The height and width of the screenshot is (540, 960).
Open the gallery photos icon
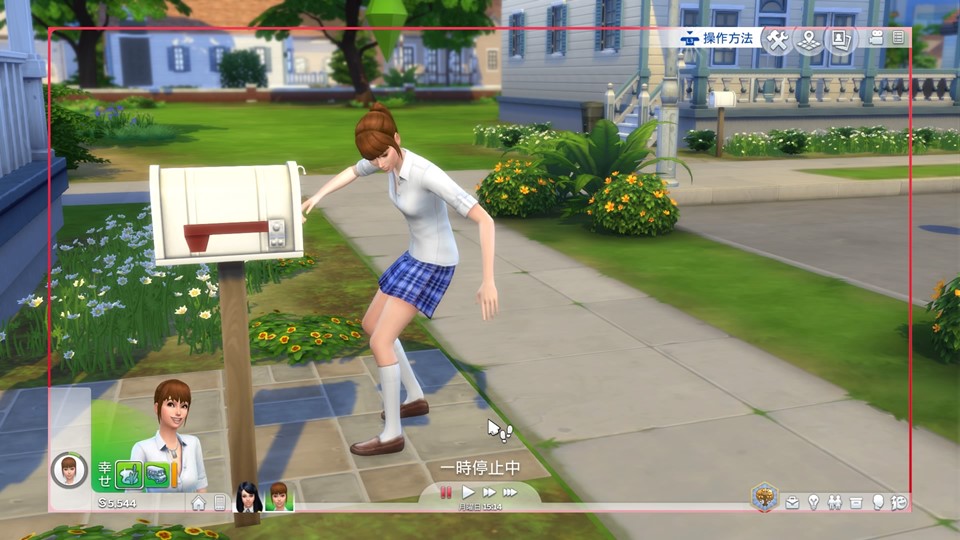click(839, 39)
